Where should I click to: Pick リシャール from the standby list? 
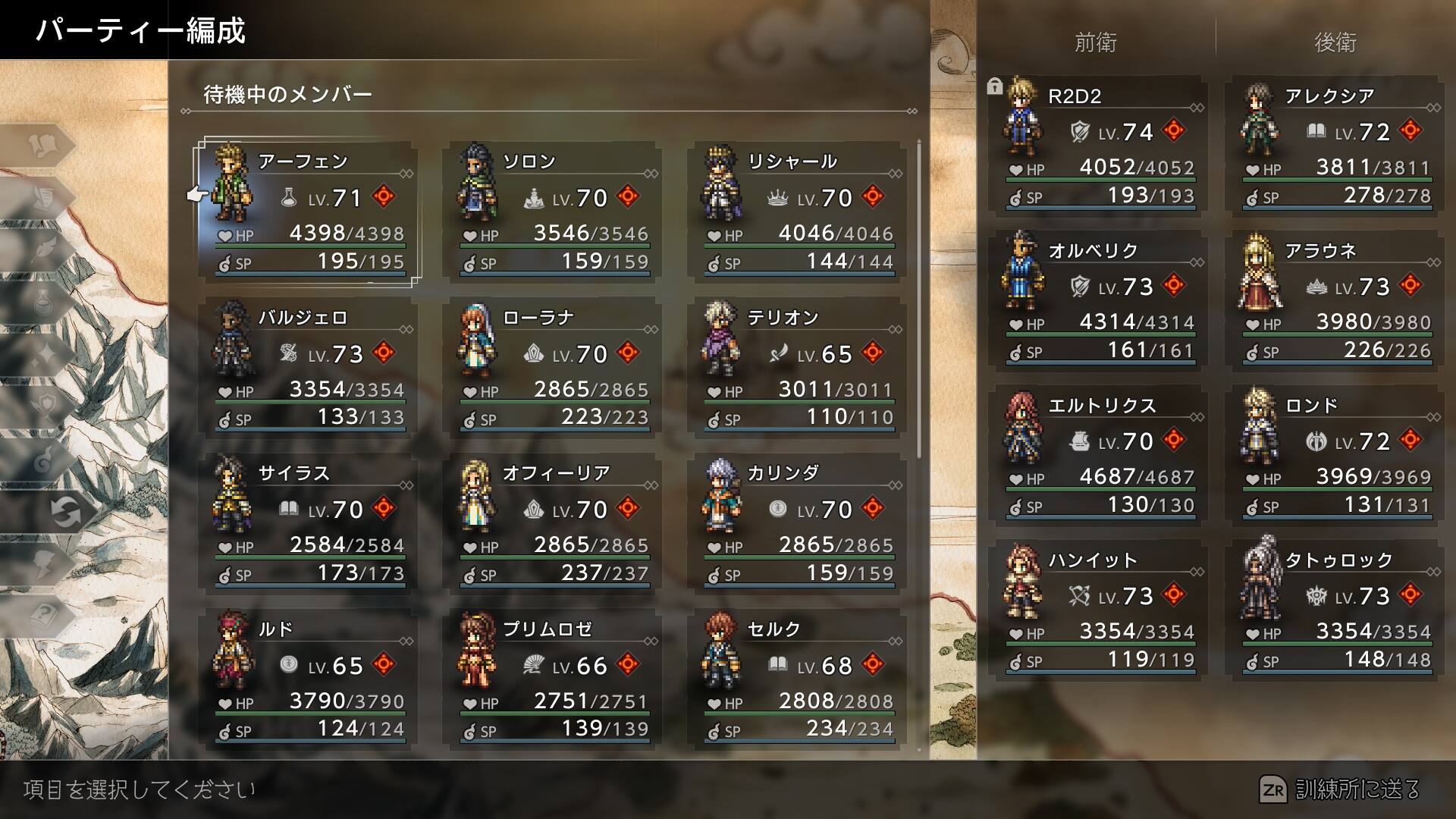click(796, 212)
